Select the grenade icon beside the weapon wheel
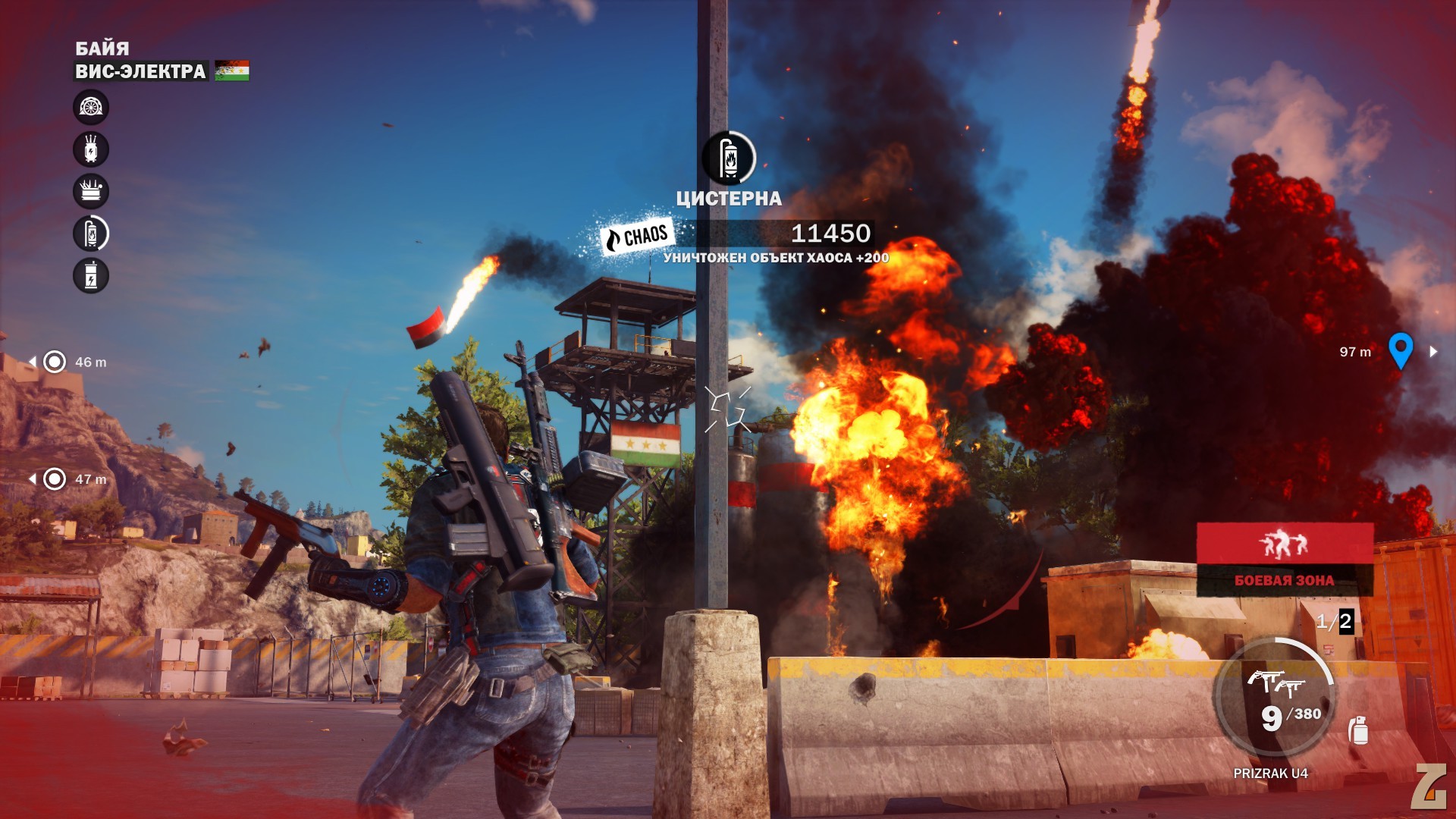Image resolution: width=1456 pixels, height=819 pixels. pyautogui.click(x=1358, y=730)
